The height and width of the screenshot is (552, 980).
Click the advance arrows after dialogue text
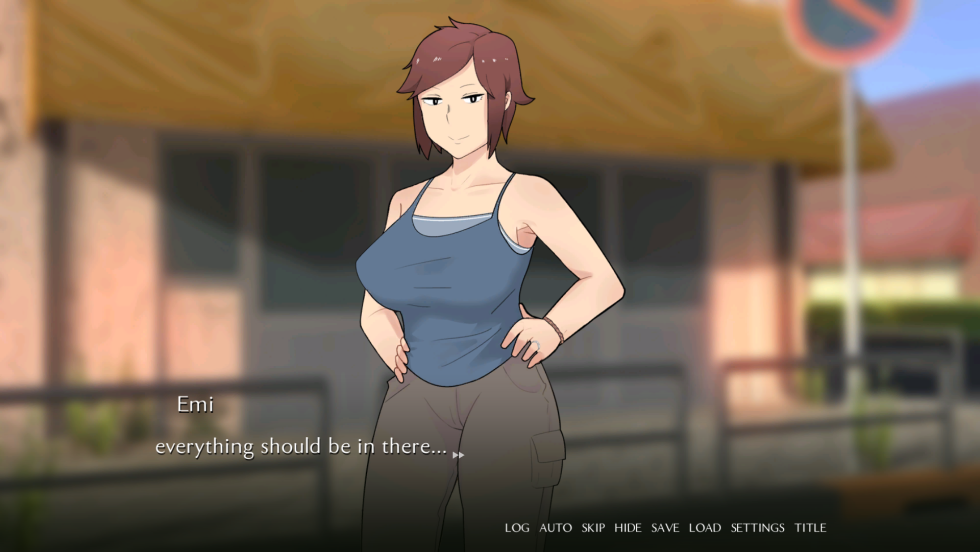click(459, 455)
